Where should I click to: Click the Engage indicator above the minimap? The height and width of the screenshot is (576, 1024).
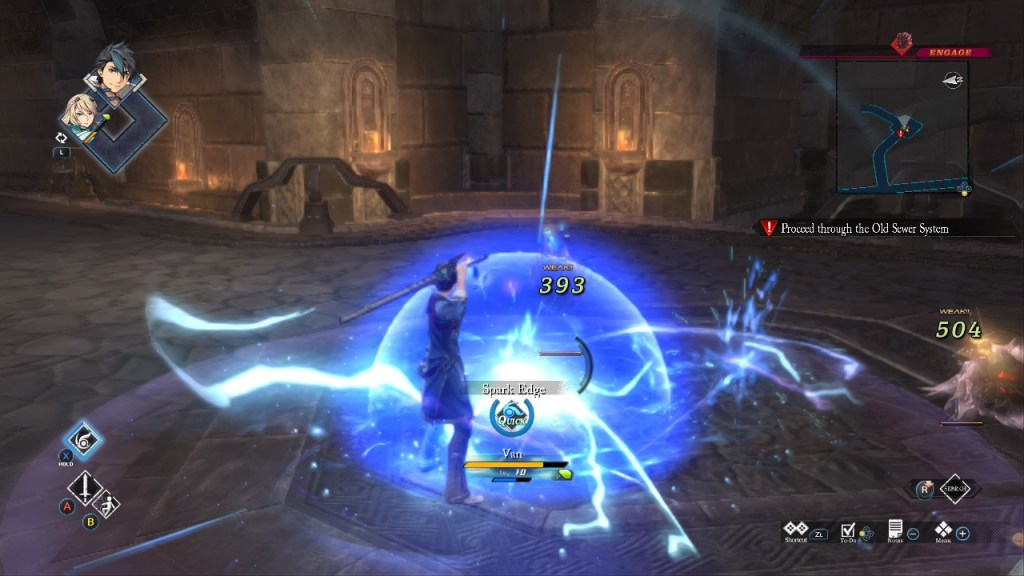[x=936, y=51]
